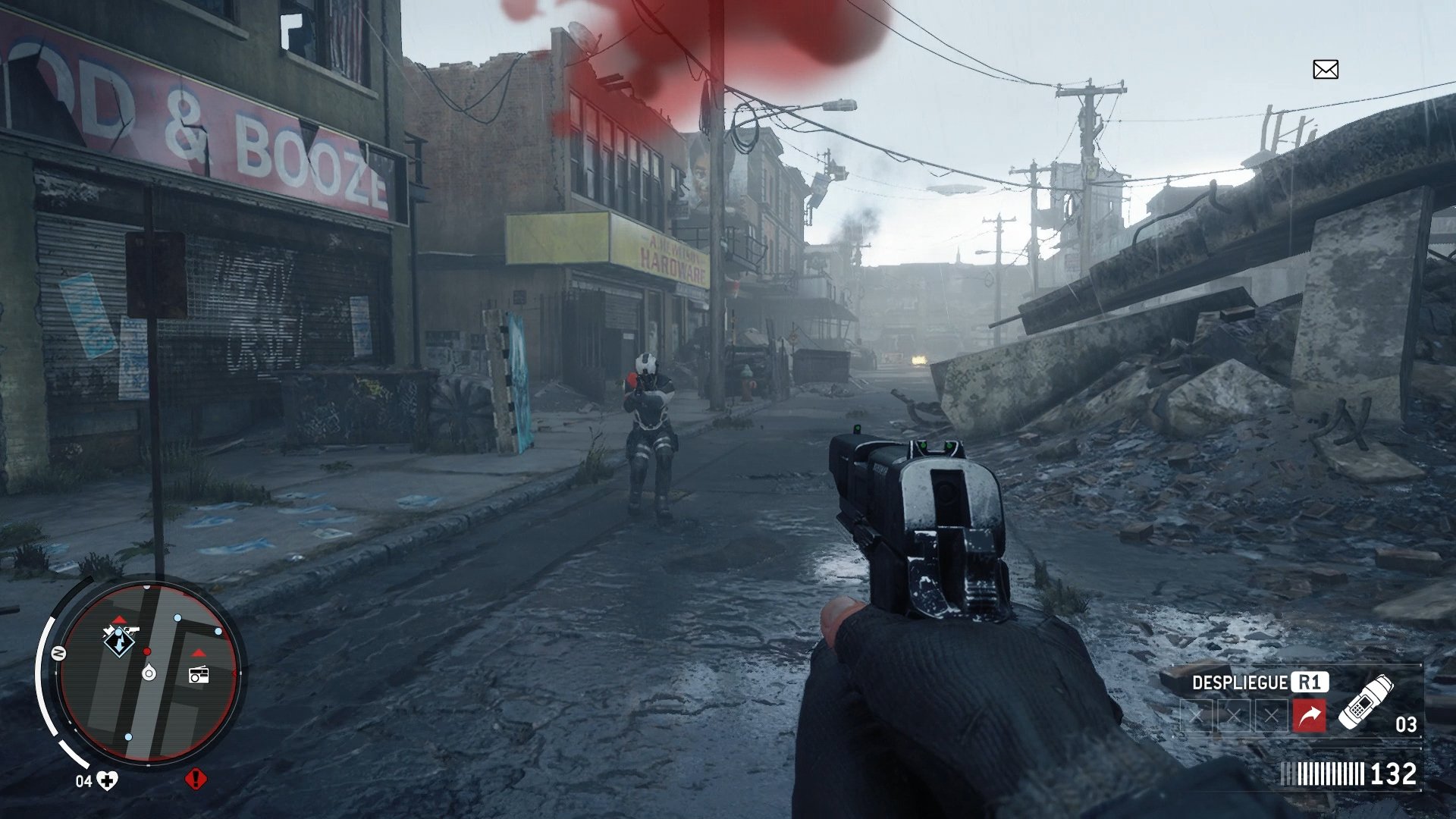
Task: Click the medkit heart icon
Action: (108, 780)
